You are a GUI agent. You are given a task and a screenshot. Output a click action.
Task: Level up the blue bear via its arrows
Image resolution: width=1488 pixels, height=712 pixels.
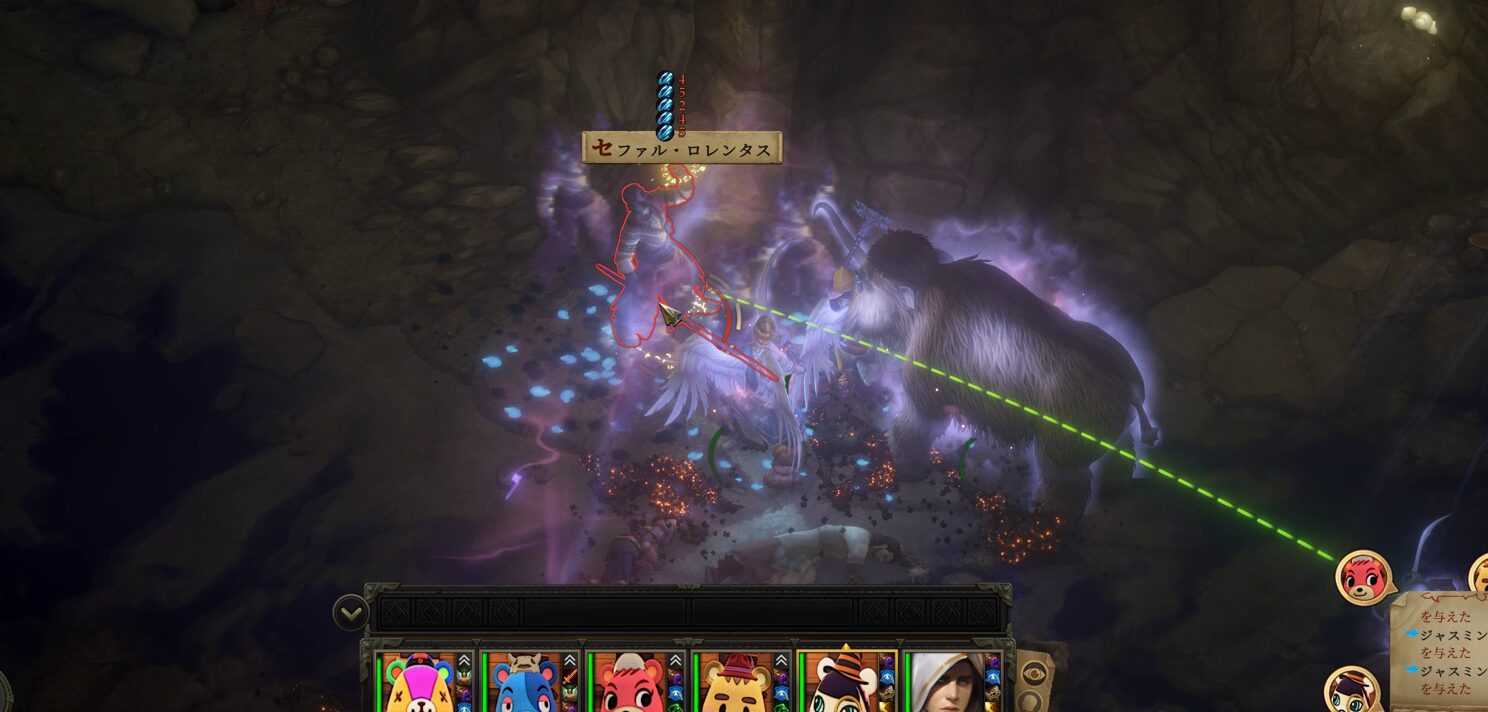(570, 661)
